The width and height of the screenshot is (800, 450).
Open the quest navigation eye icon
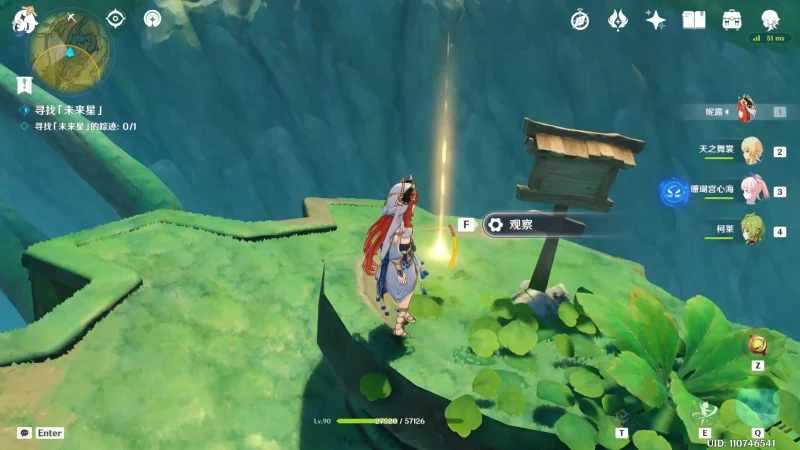pyautogui.click(x=116, y=18)
